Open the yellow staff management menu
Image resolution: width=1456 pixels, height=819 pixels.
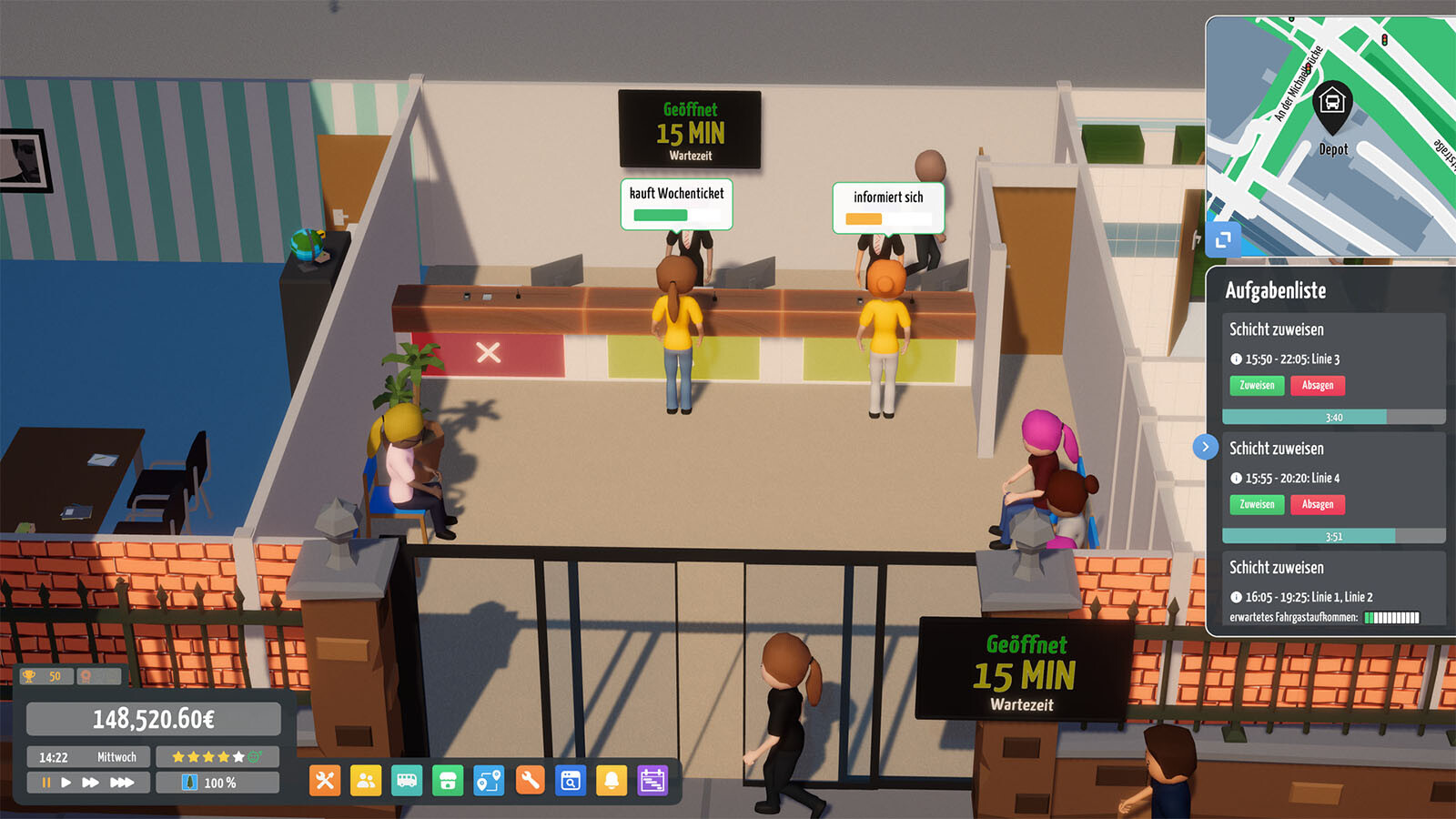click(x=366, y=781)
